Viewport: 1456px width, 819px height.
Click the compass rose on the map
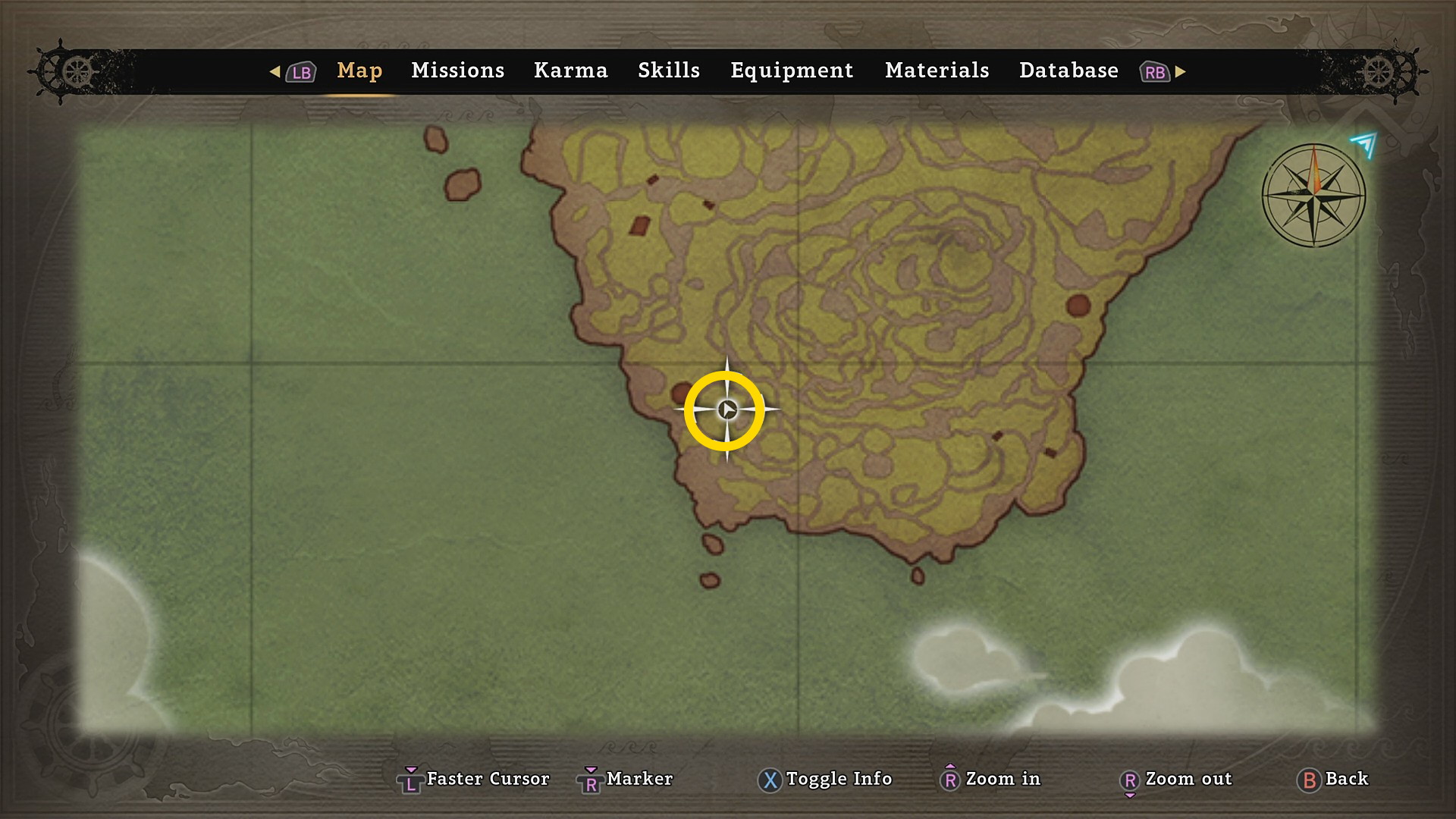pos(1313,196)
